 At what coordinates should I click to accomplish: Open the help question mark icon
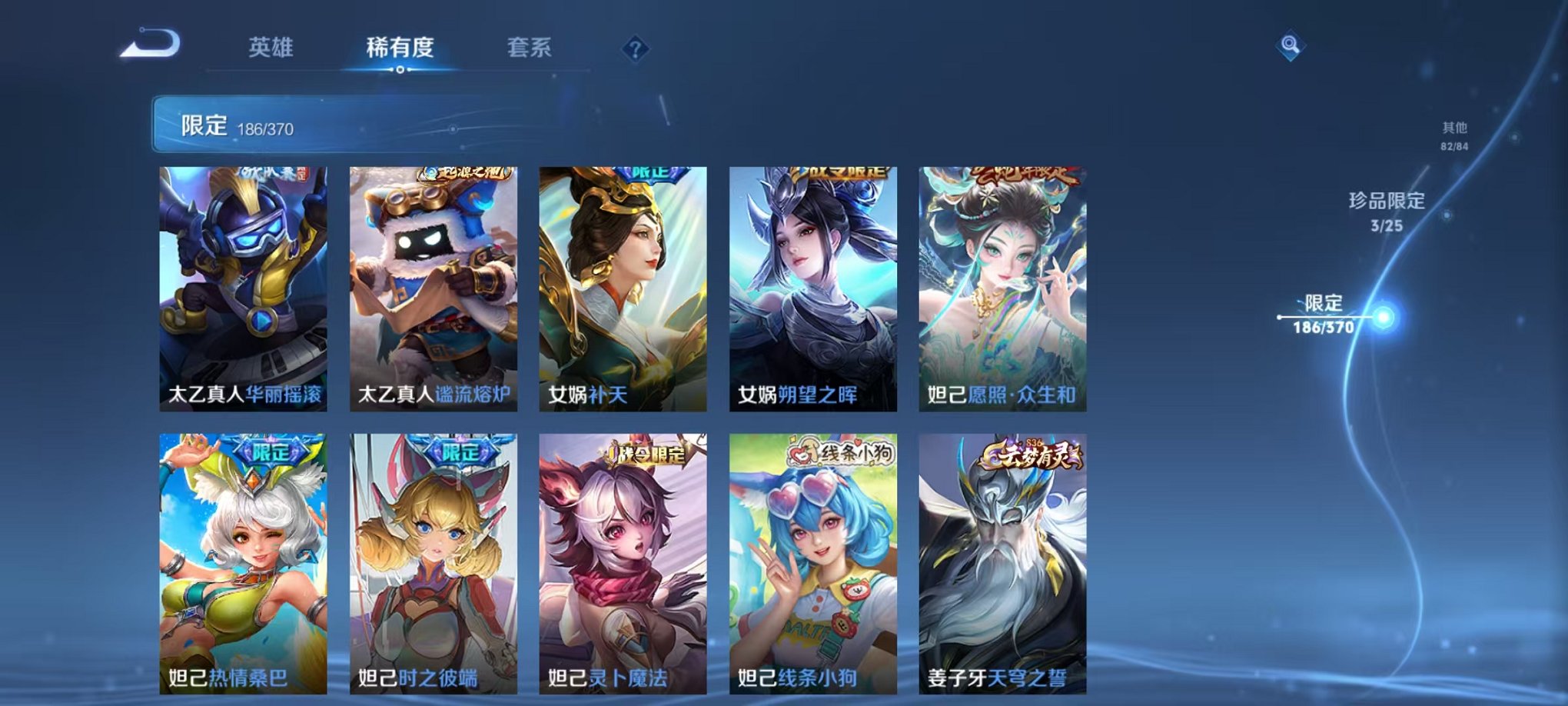[x=634, y=49]
